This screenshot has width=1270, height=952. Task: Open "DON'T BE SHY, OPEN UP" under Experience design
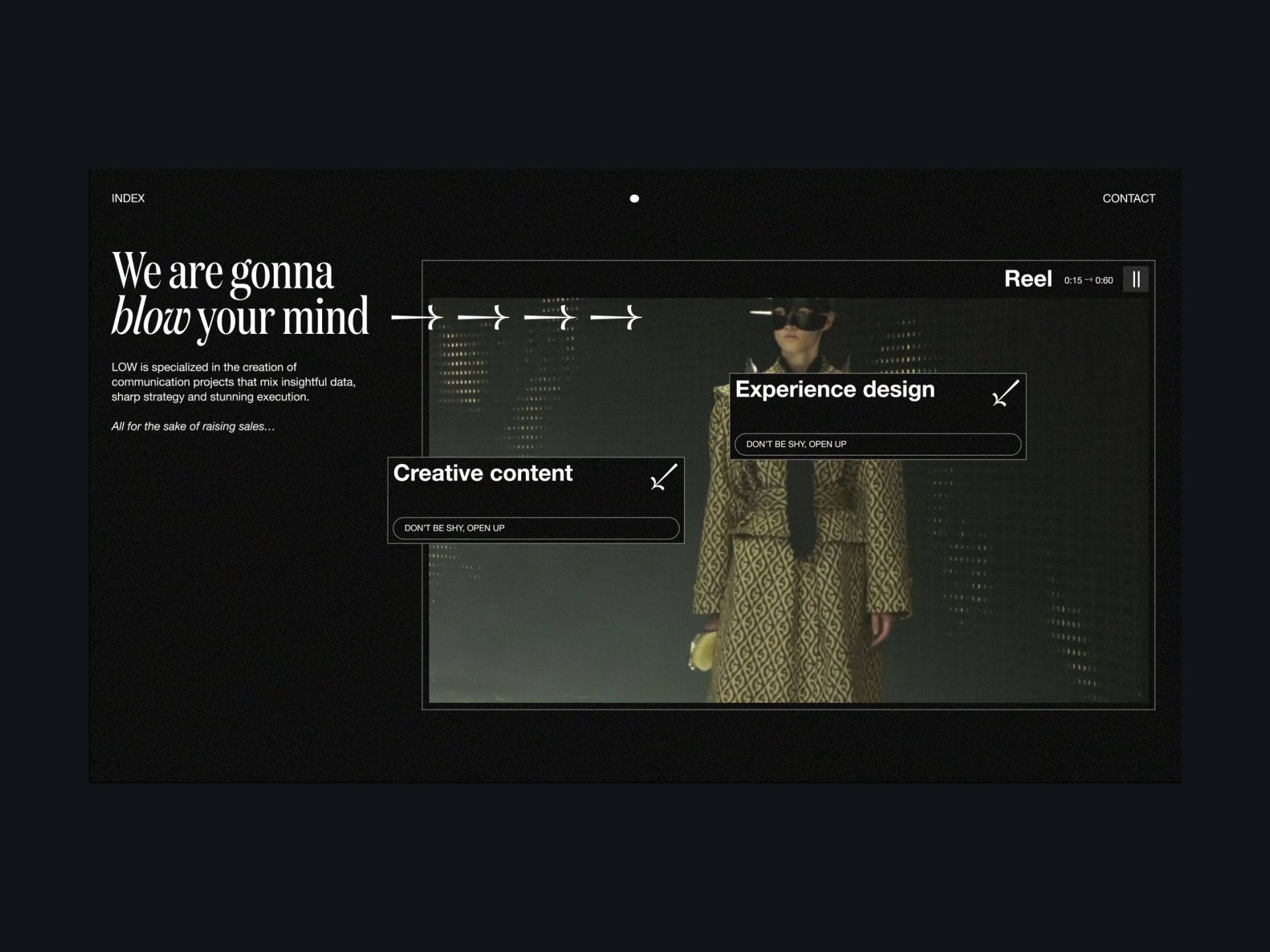(x=876, y=444)
